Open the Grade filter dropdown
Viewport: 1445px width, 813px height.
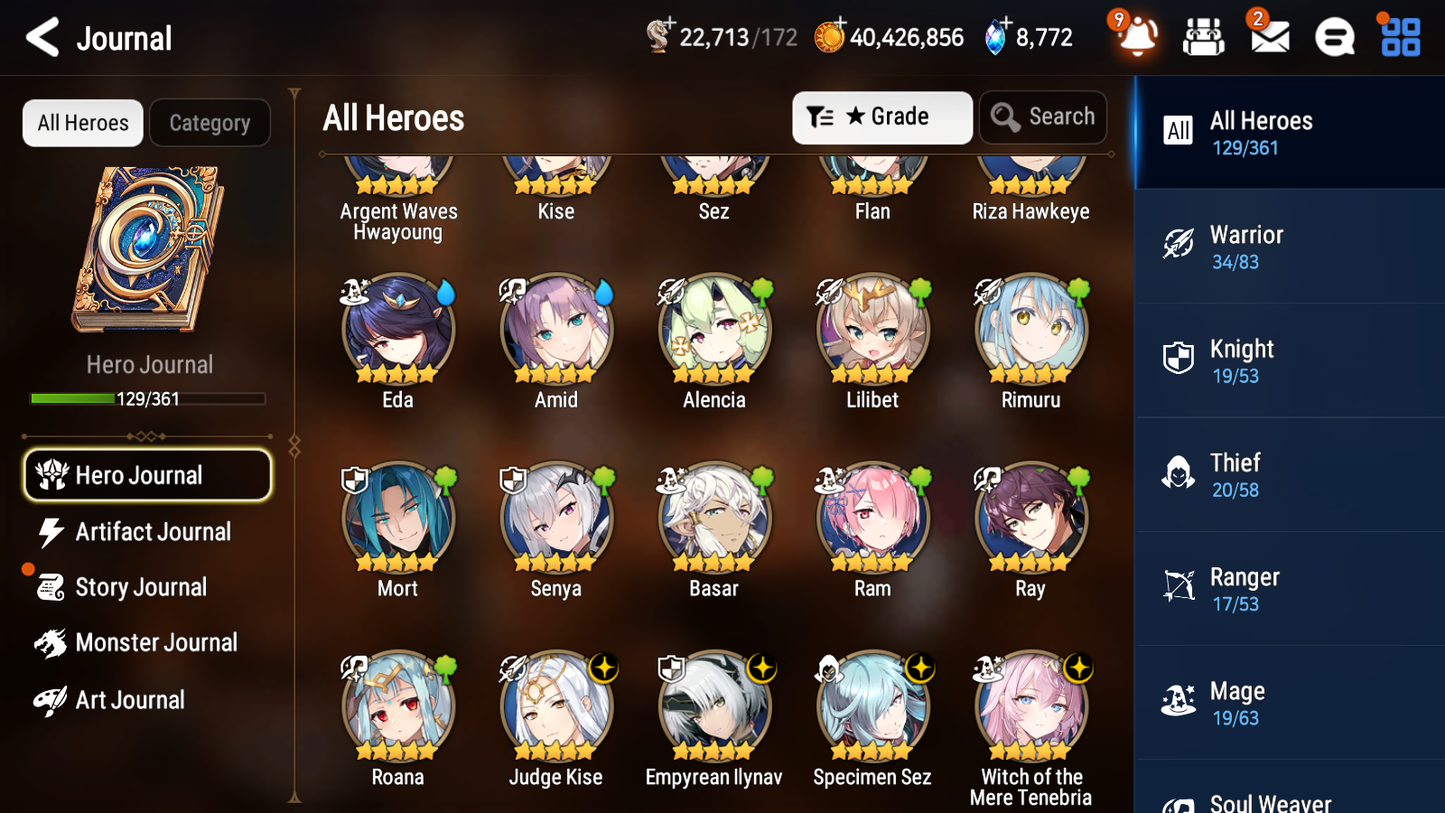[882, 117]
